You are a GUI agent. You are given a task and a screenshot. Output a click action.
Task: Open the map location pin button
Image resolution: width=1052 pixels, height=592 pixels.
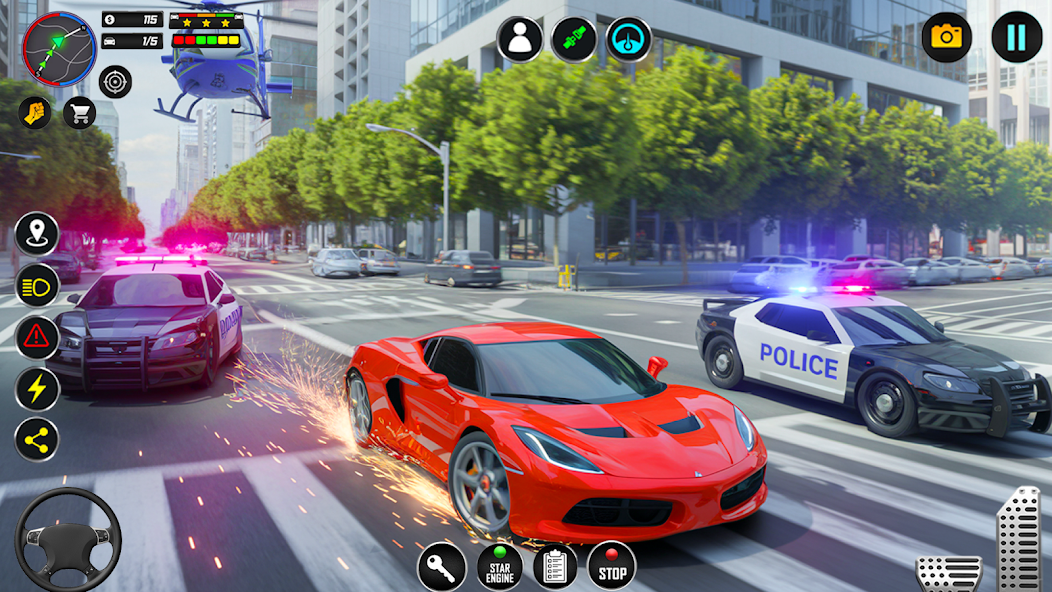coord(37,234)
